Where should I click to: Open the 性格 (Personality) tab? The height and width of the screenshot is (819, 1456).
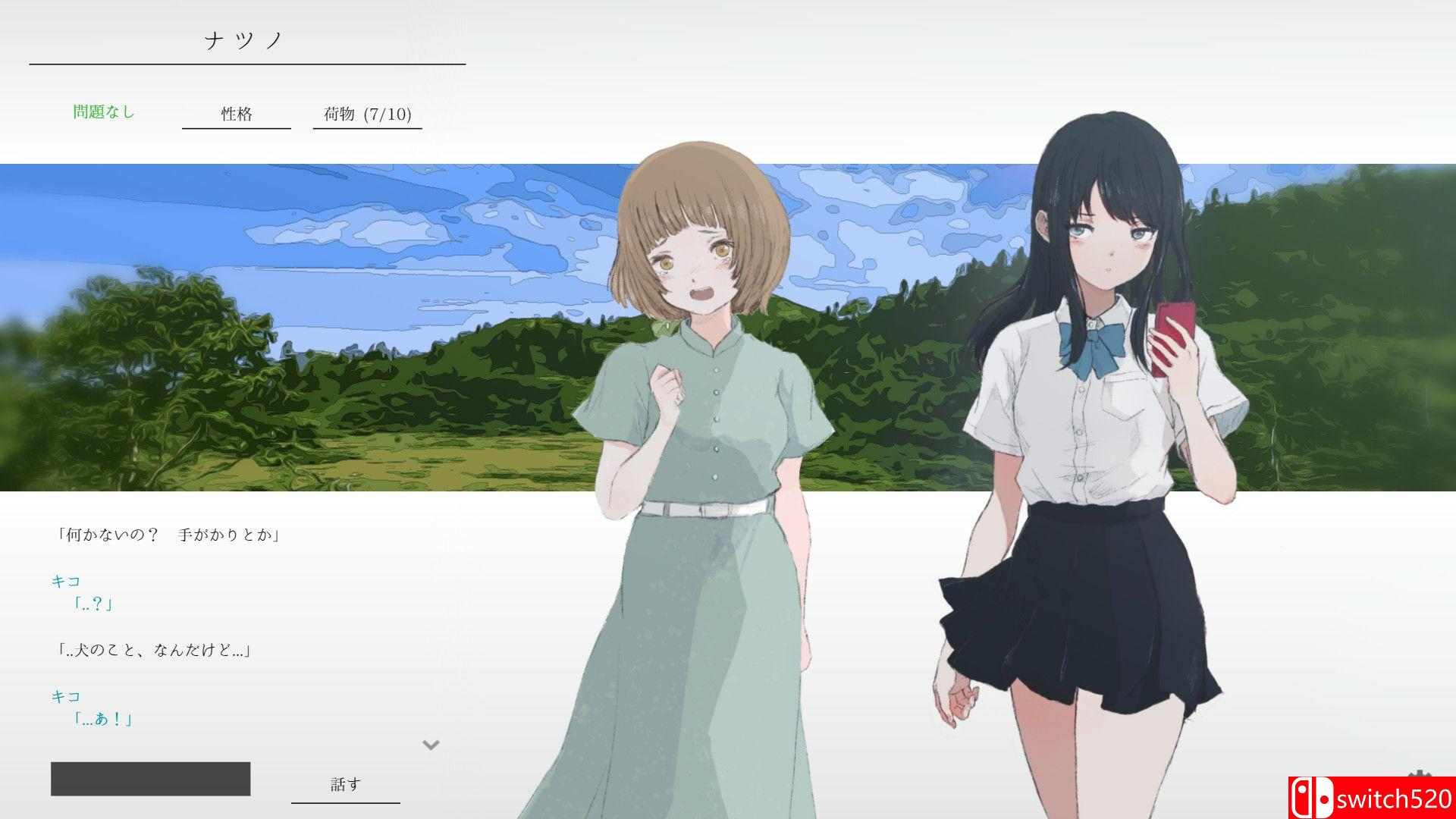coord(236,114)
